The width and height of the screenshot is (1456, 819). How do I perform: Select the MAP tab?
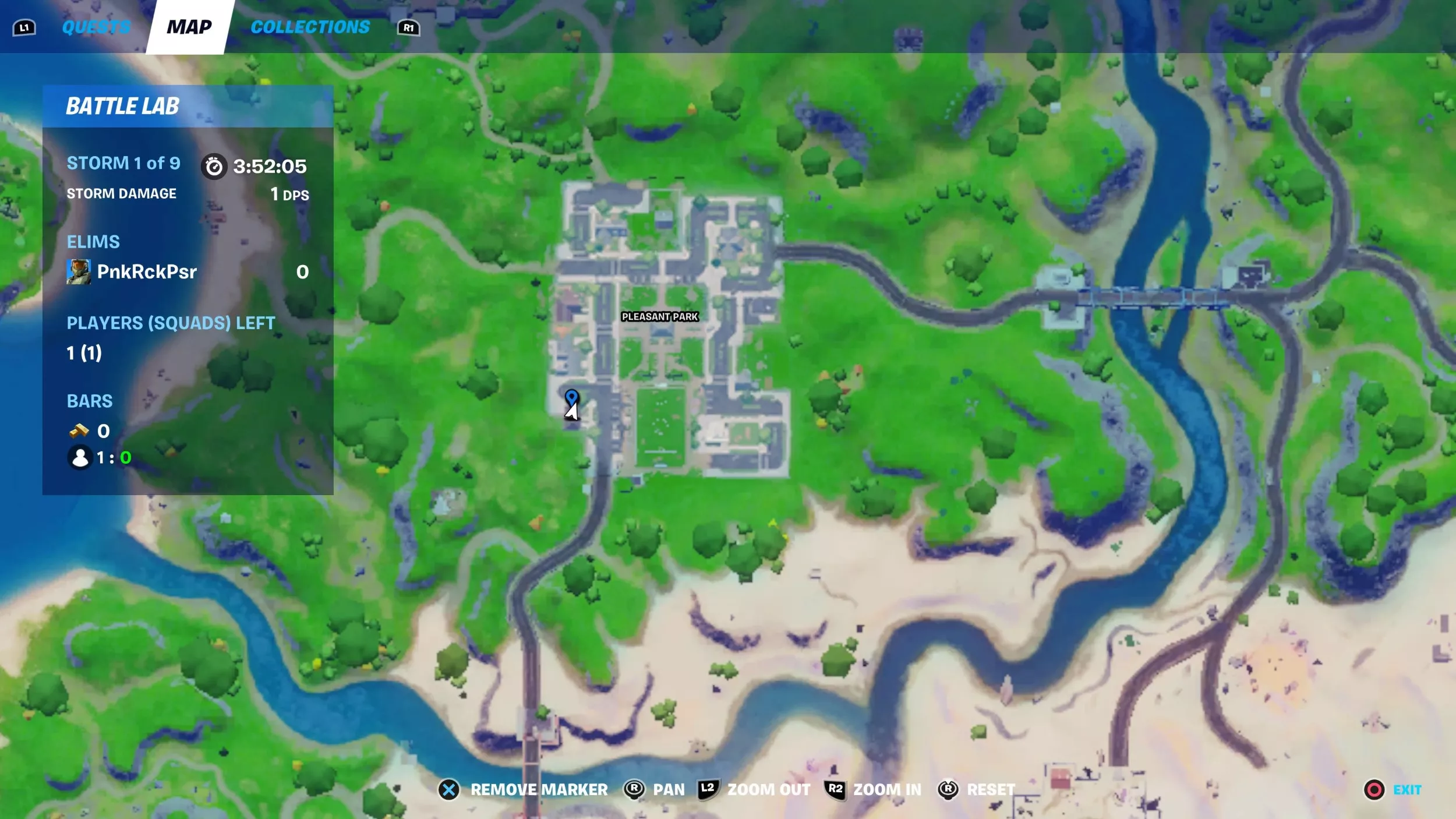tap(189, 26)
